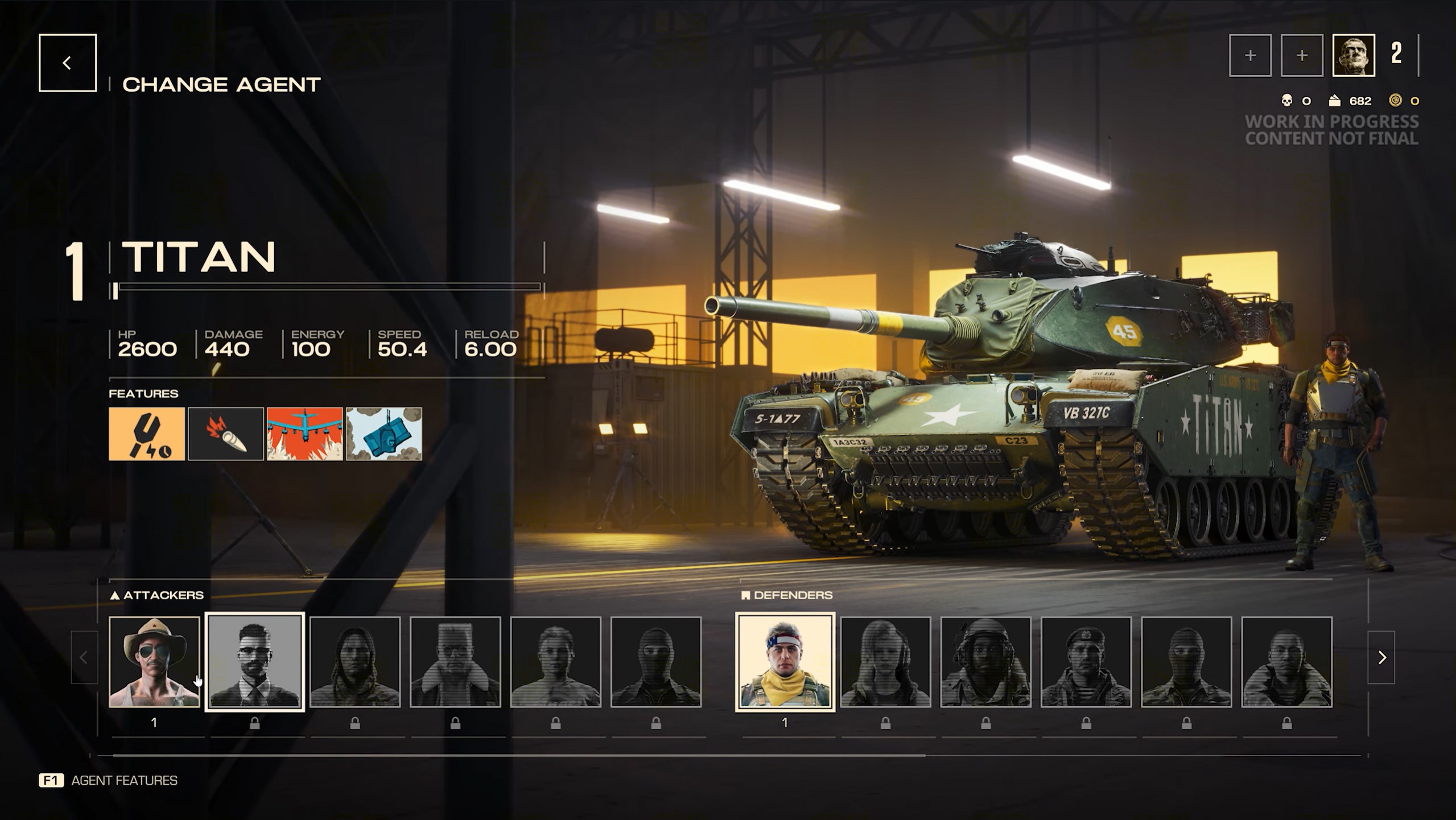Pick locked defender wearing tanker helmet
The height and width of the screenshot is (820, 1456).
click(x=985, y=662)
